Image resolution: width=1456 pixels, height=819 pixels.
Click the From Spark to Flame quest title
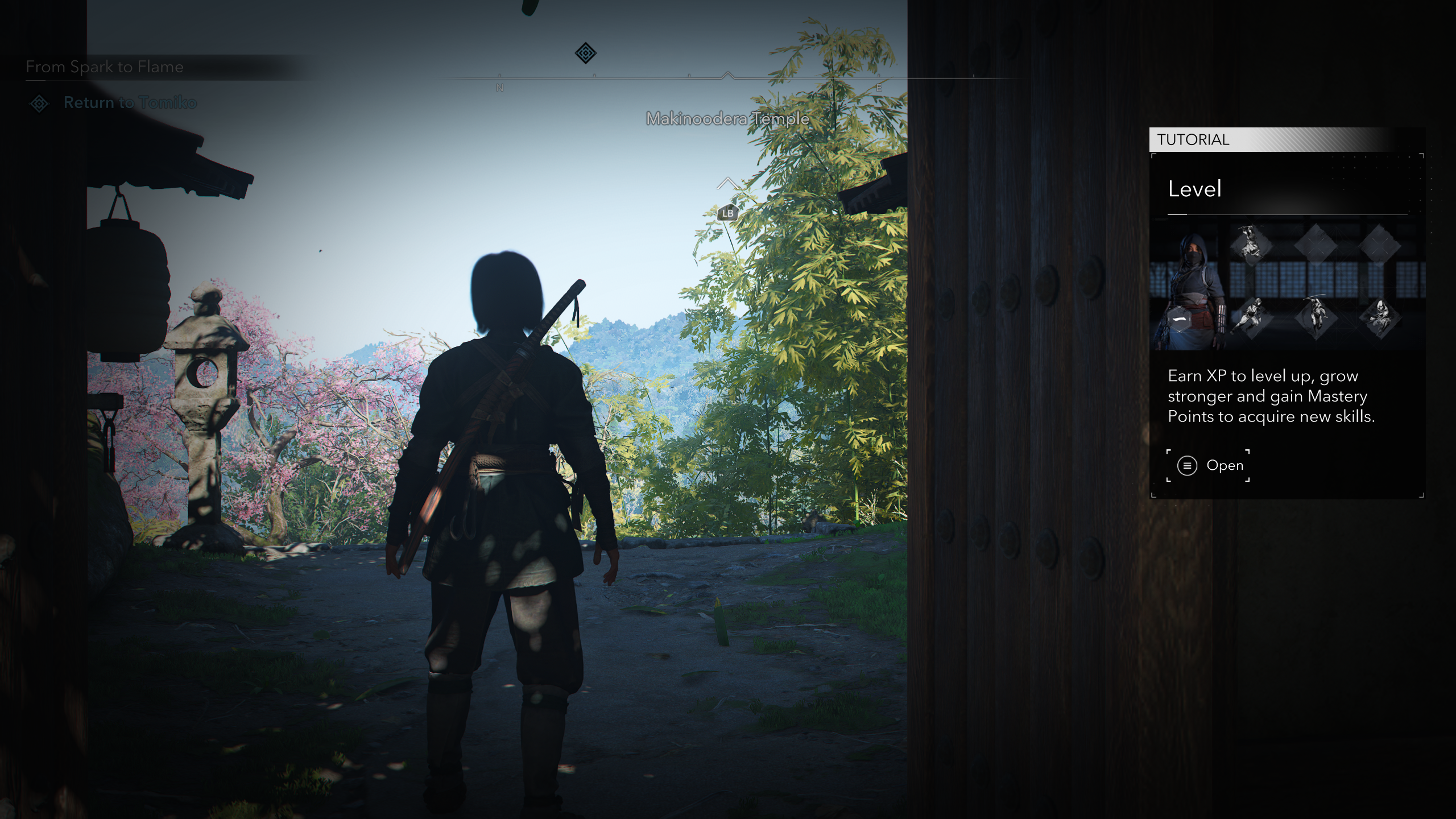(x=105, y=67)
